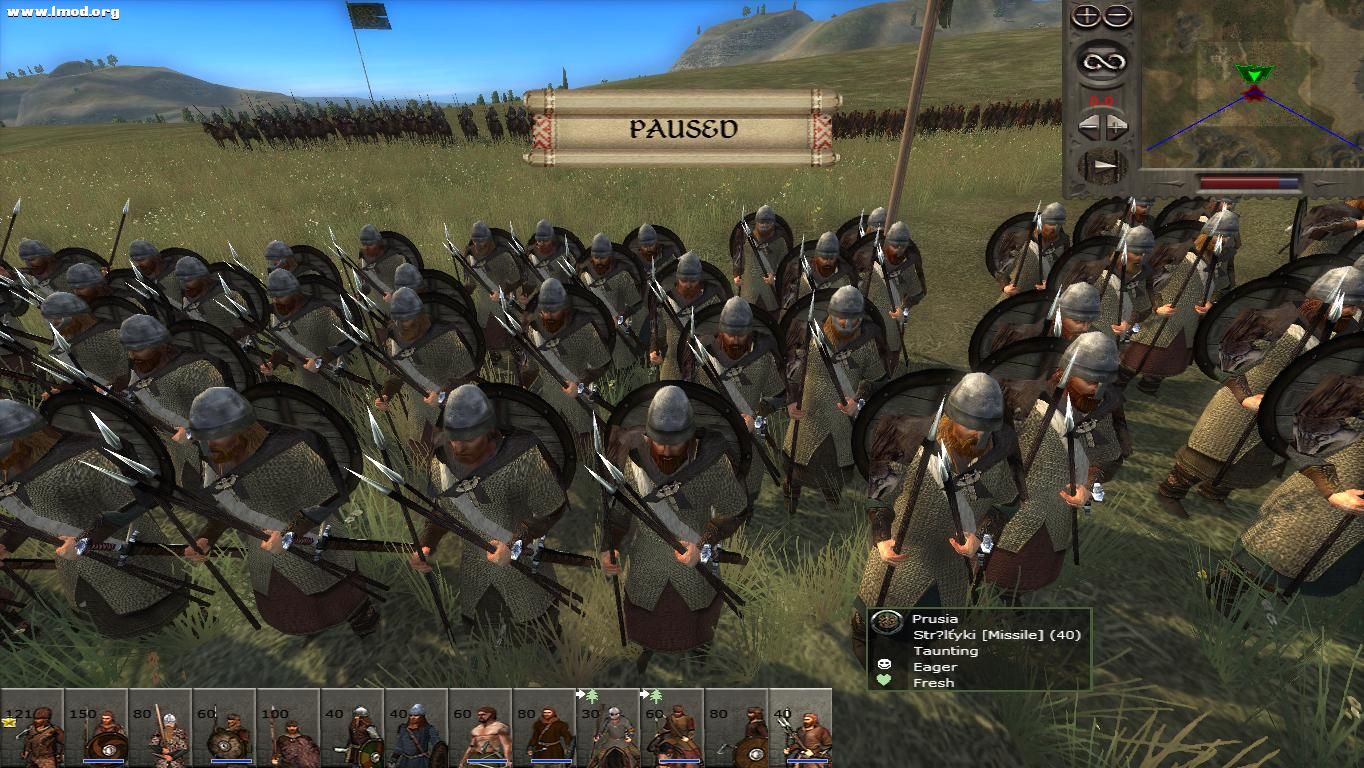This screenshot has width=1364, height=768.
Task: Zoom out the battle minimap
Action: (1117, 17)
